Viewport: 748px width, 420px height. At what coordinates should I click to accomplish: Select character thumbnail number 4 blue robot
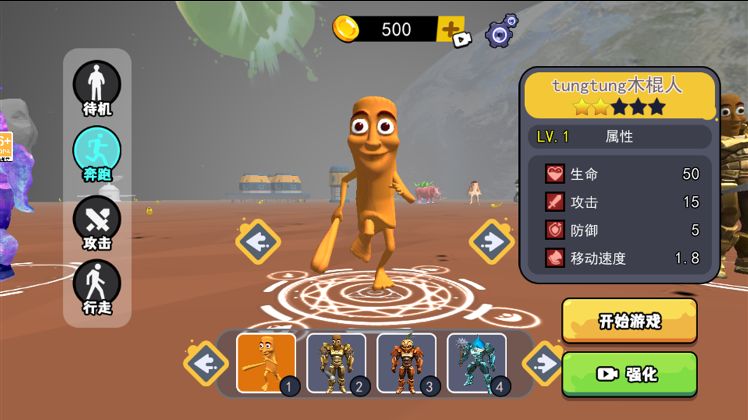pyautogui.click(x=476, y=362)
